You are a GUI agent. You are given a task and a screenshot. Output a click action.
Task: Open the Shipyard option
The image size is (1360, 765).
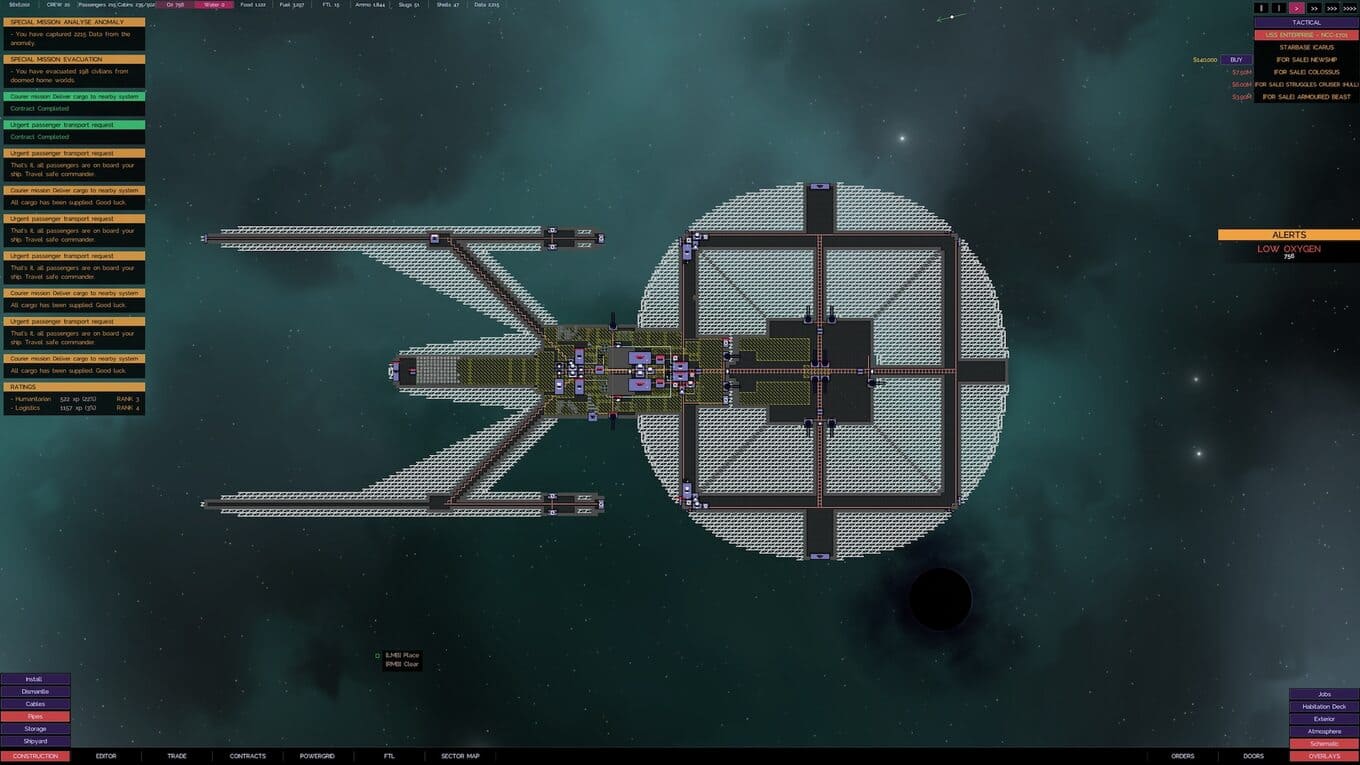tap(35, 741)
